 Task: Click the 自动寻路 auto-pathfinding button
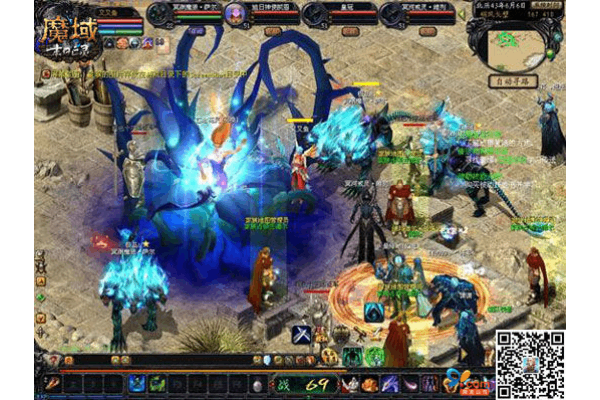click(519, 80)
